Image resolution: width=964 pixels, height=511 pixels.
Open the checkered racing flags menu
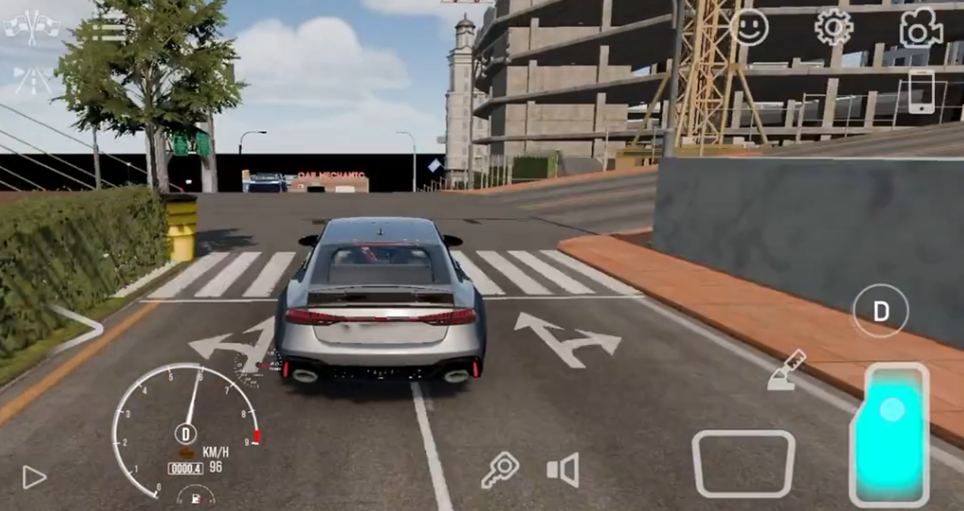click(31, 26)
